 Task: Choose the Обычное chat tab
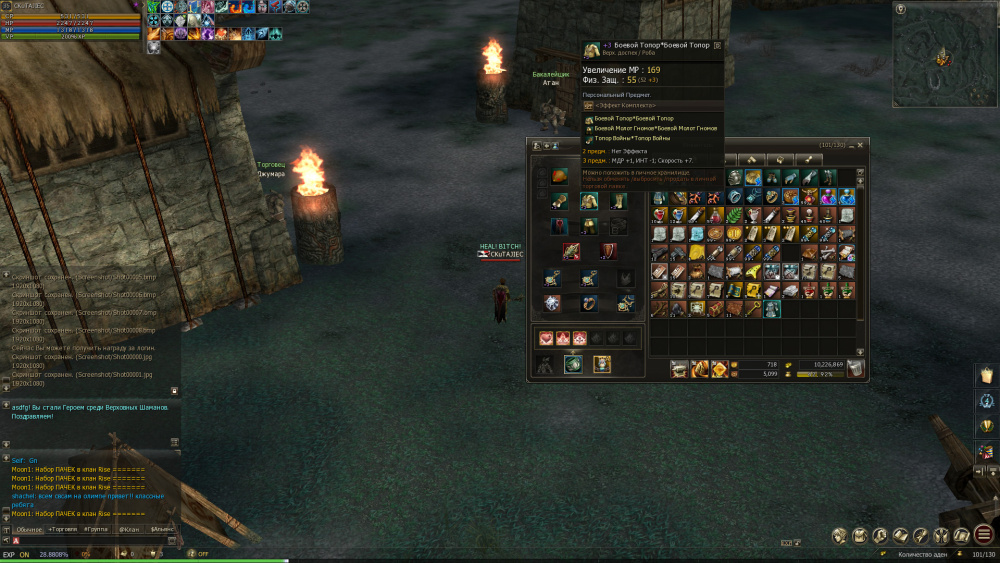point(29,528)
